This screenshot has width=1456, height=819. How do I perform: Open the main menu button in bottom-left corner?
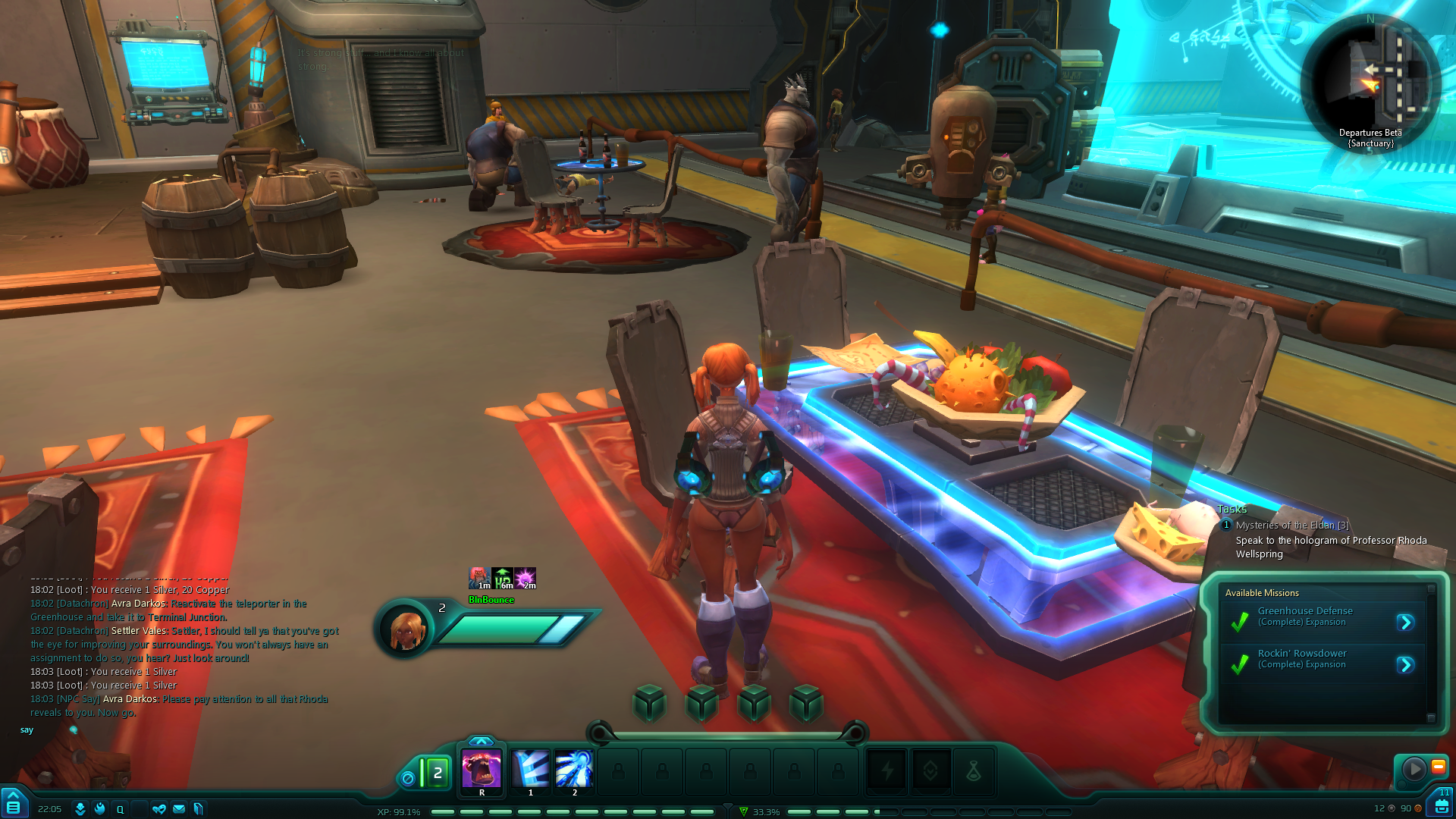click(13, 804)
